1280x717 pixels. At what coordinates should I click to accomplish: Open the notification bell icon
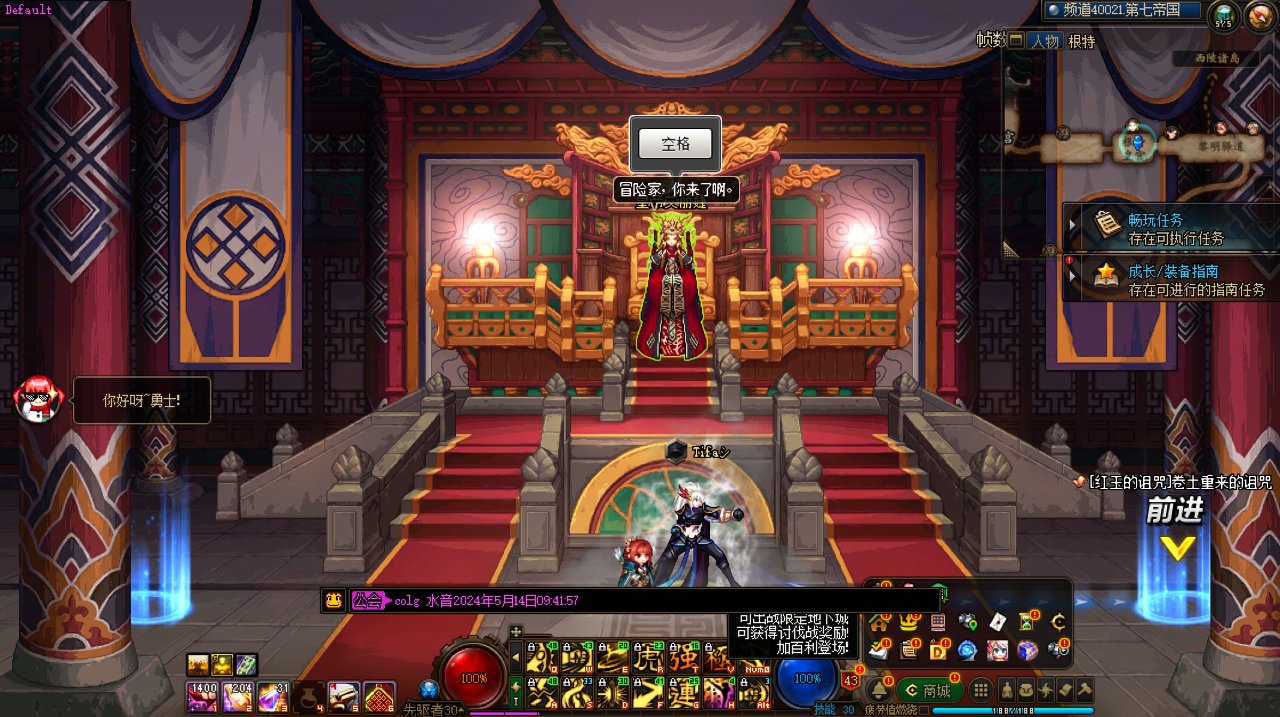click(x=879, y=690)
